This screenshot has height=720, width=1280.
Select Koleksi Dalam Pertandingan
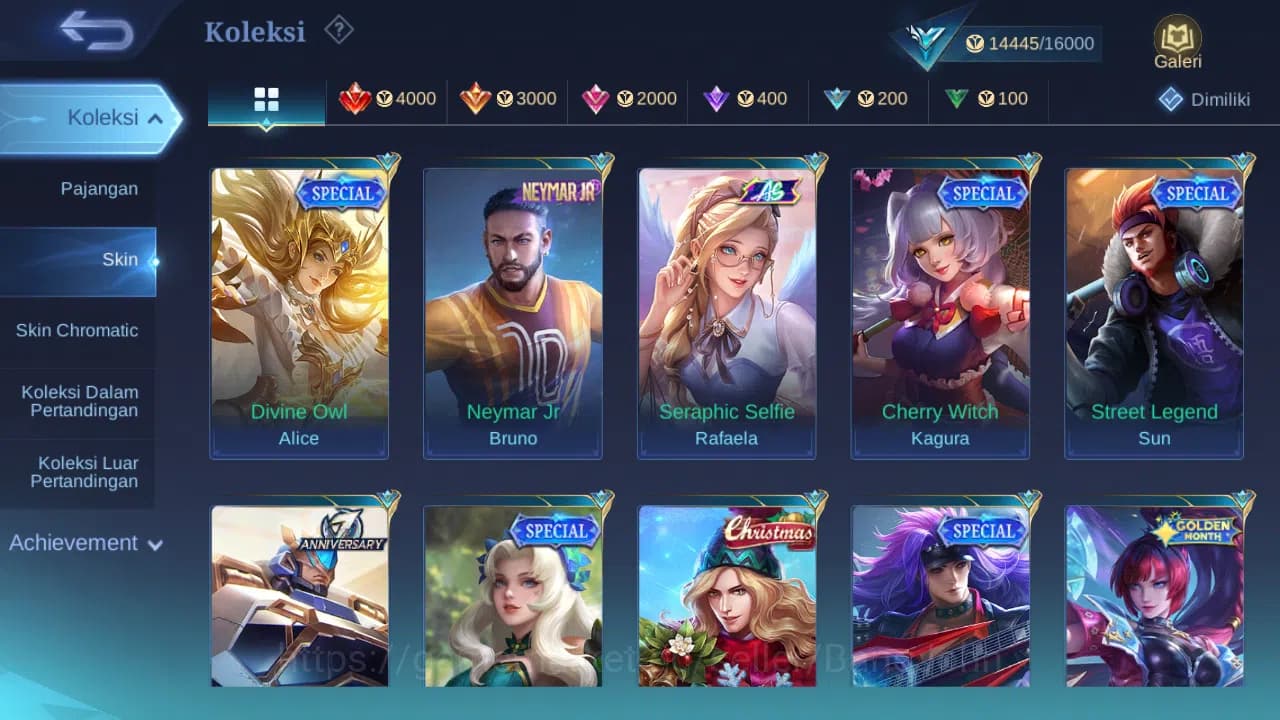tap(79, 401)
